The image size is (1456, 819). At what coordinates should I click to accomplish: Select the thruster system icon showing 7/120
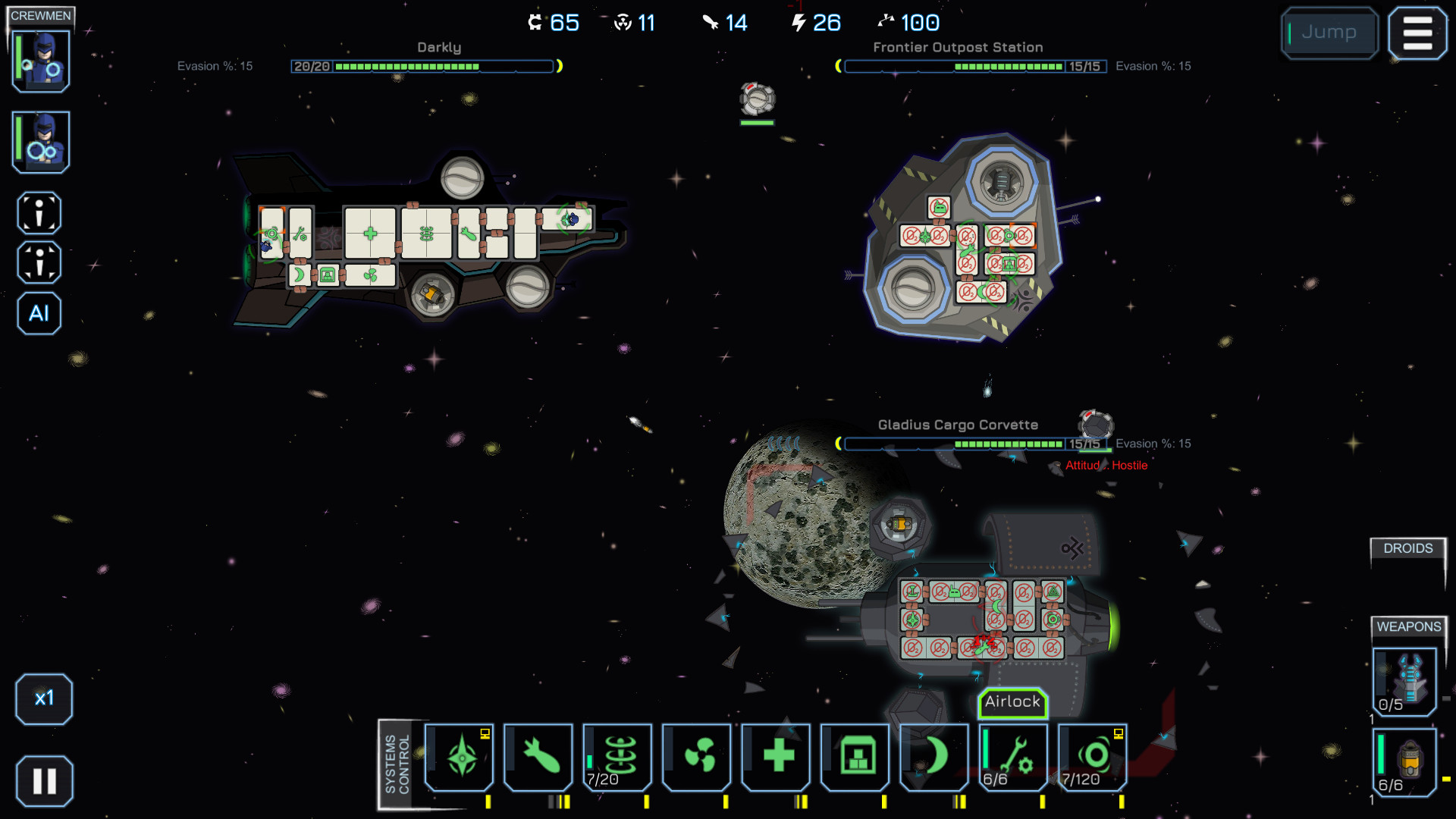click(x=1092, y=756)
